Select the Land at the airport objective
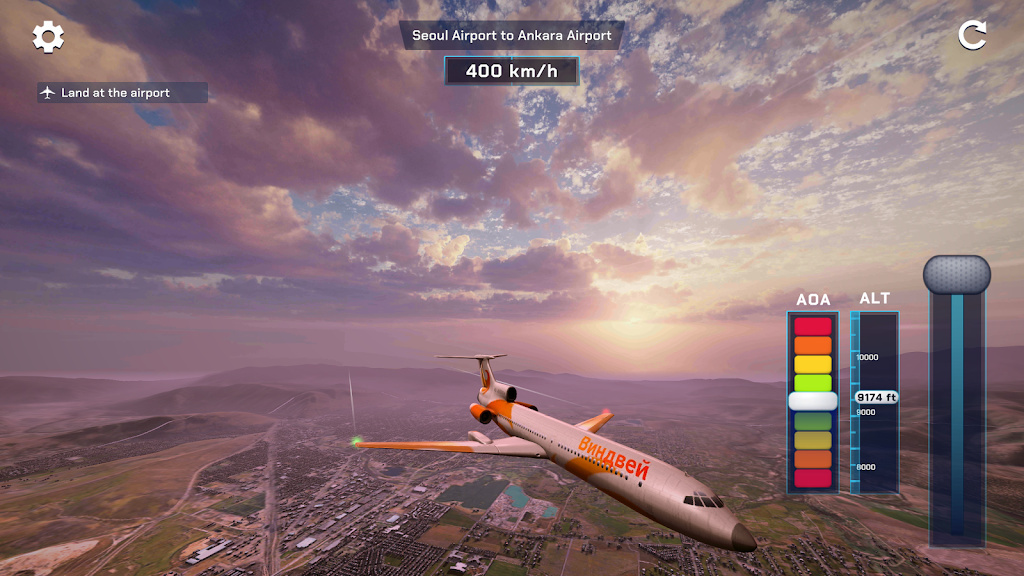 tap(122, 93)
